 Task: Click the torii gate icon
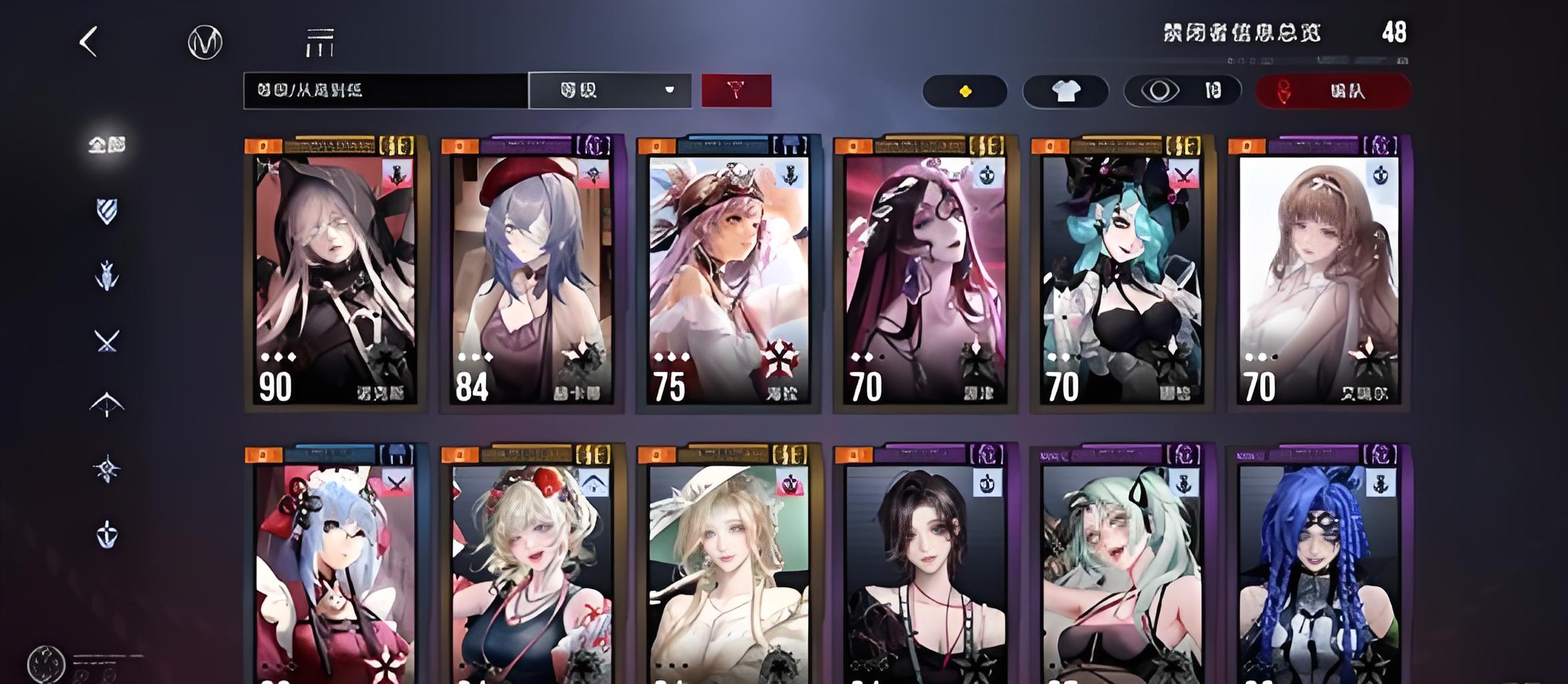(x=319, y=43)
